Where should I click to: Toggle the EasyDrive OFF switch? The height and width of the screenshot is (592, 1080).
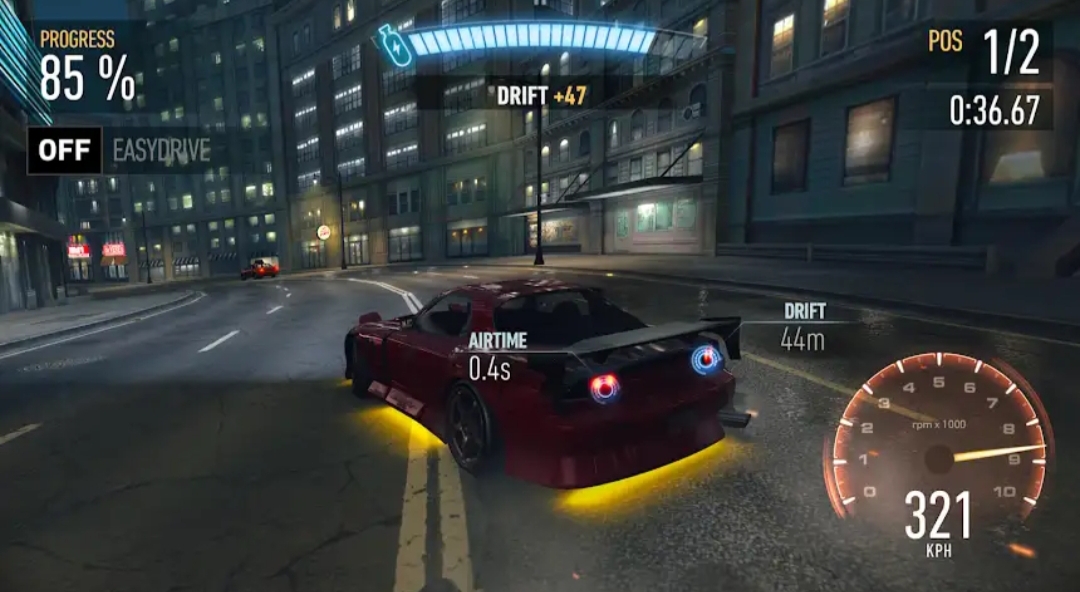click(x=64, y=151)
